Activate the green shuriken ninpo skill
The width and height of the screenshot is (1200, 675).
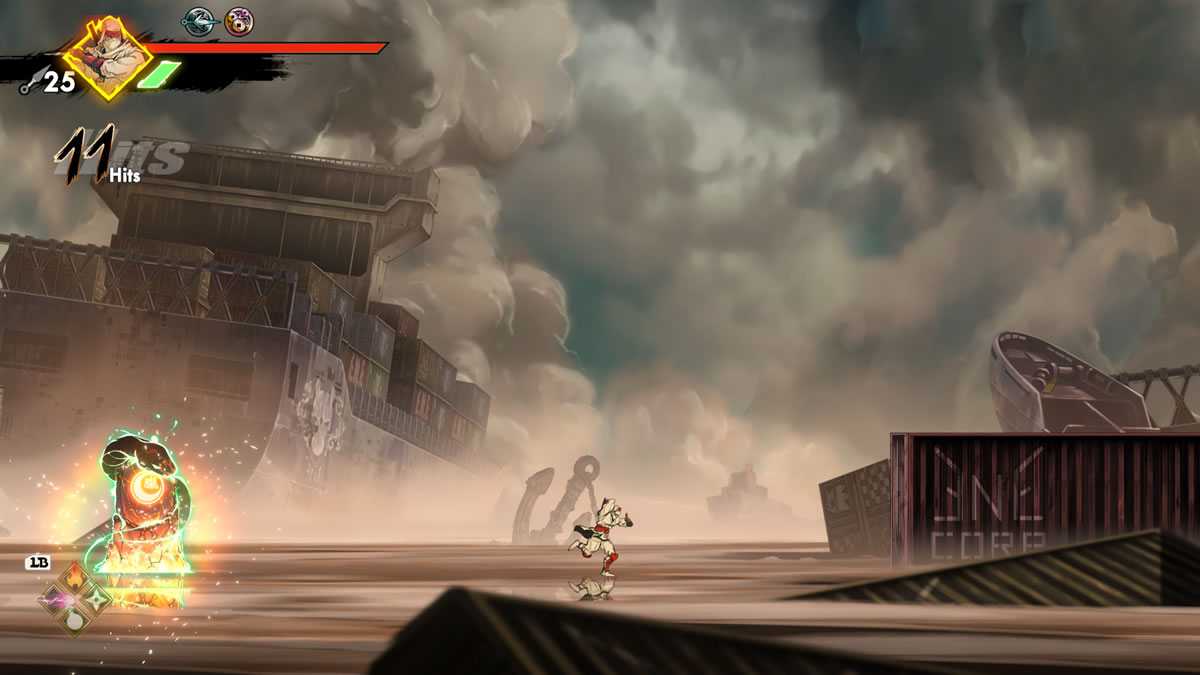pyautogui.click(x=97, y=599)
